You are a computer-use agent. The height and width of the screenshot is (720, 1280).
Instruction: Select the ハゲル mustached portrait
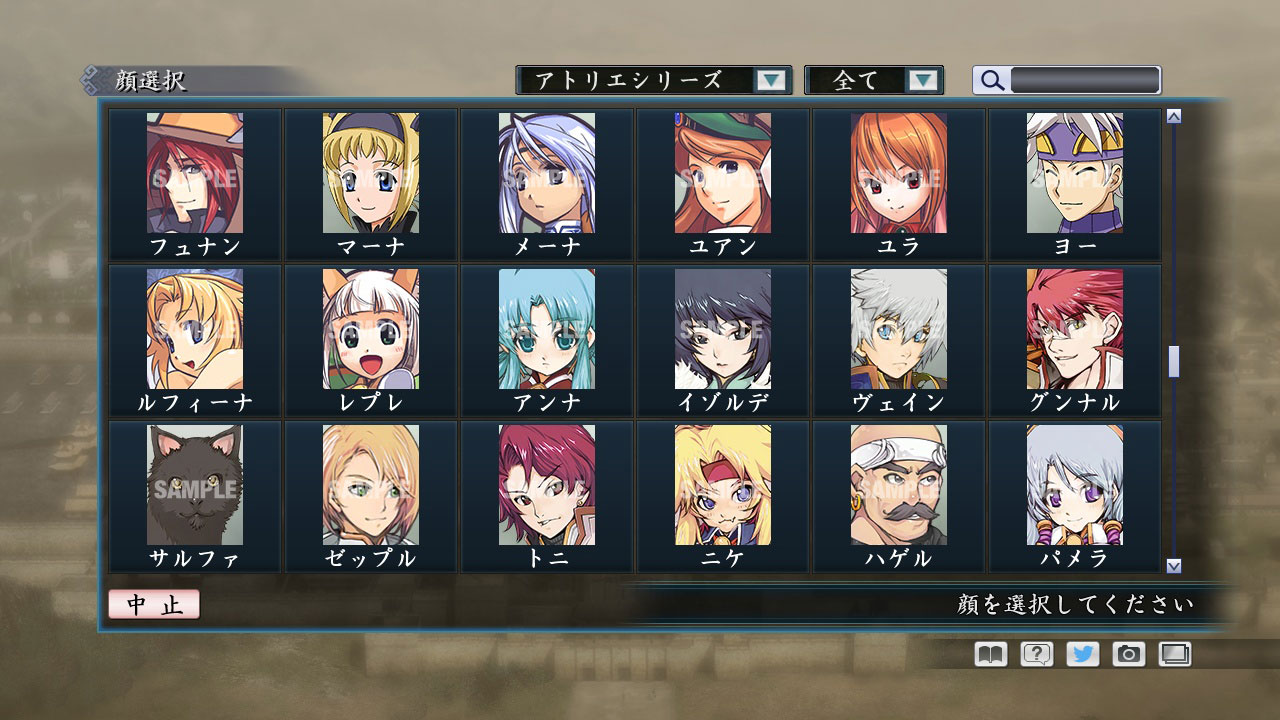coord(898,490)
